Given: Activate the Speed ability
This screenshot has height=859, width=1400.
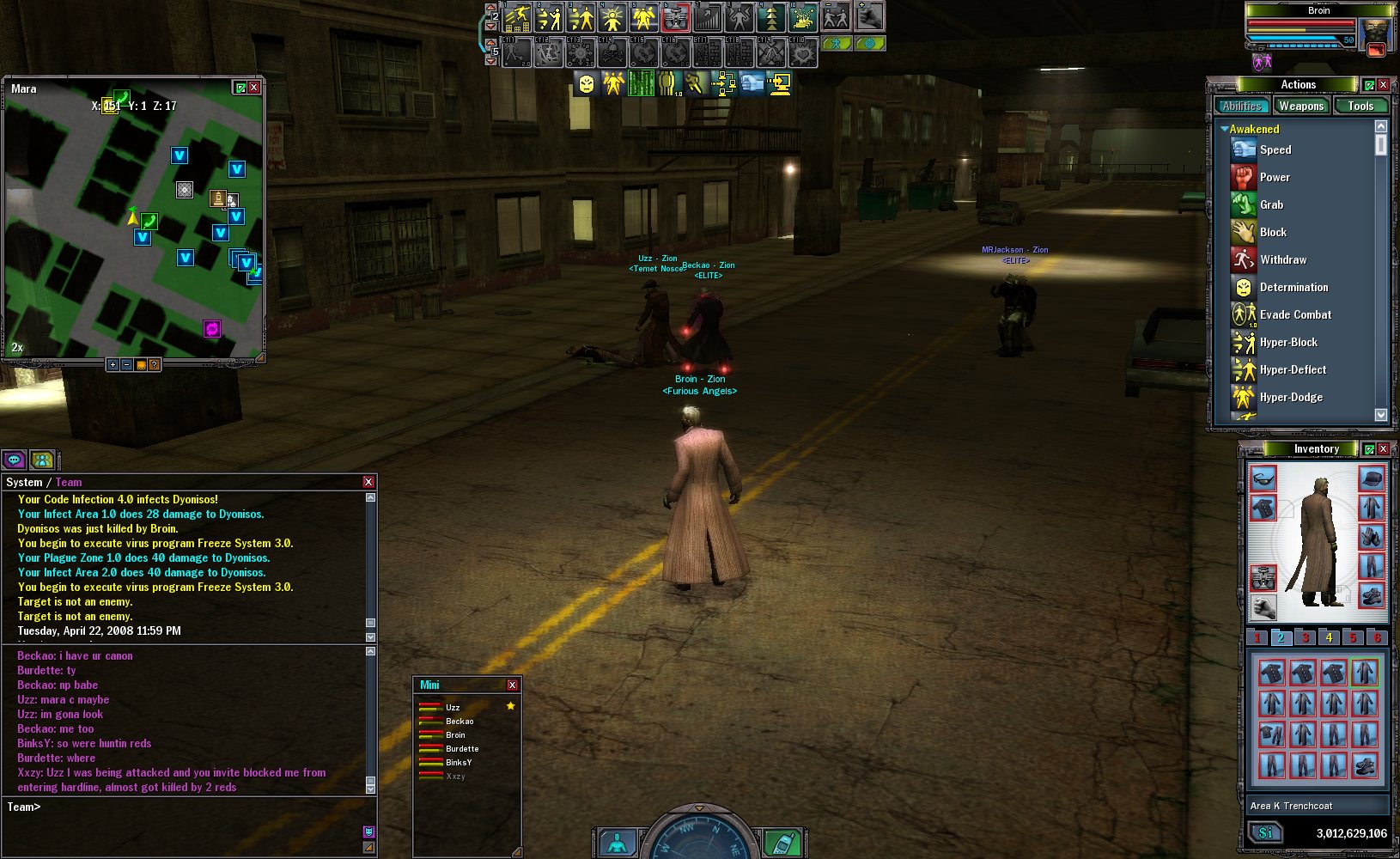Looking at the screenshot, I should pos(1275,149).
